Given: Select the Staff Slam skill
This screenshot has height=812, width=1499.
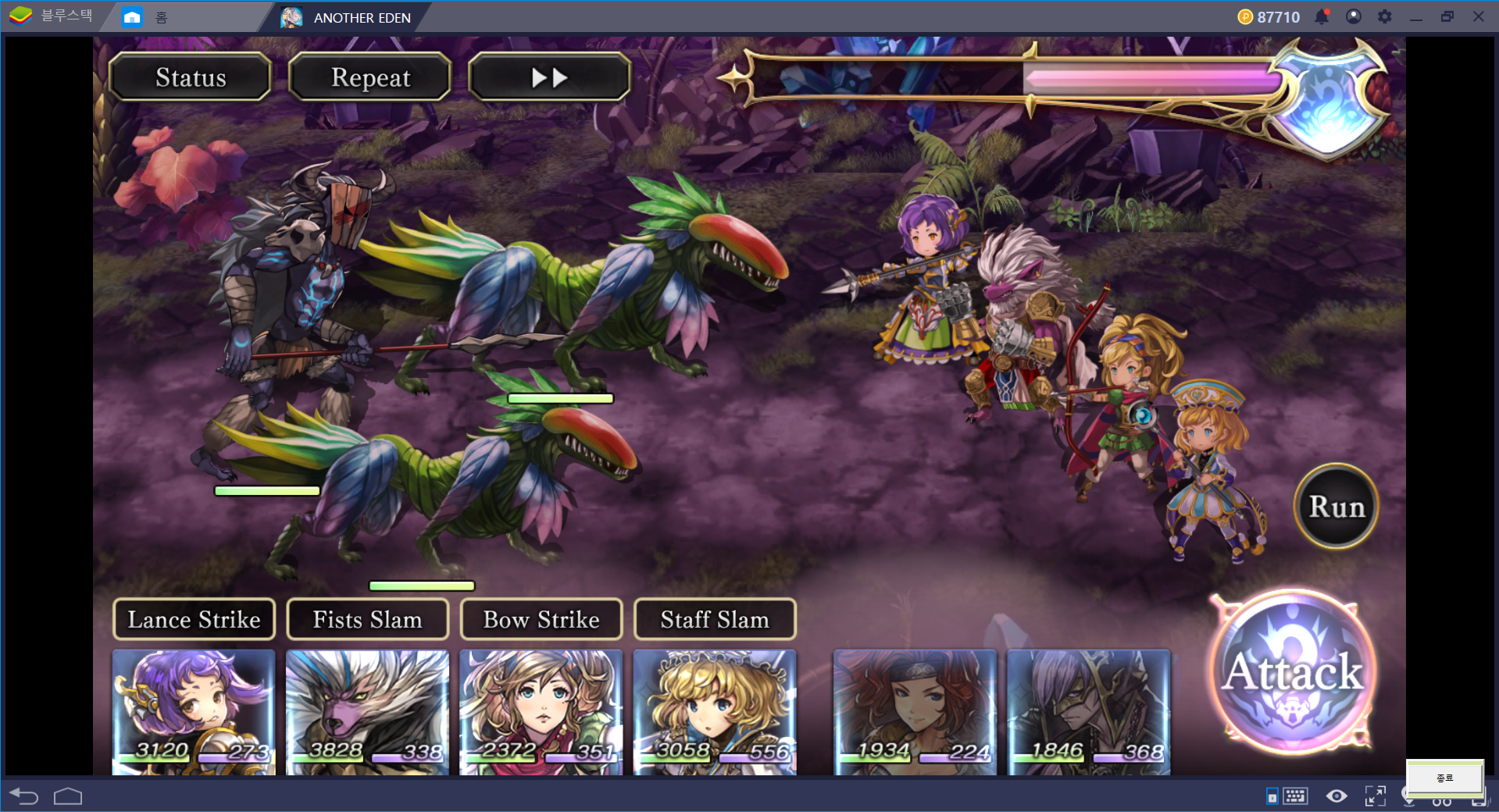Looking at the screenshot, I should pos(715,620).
